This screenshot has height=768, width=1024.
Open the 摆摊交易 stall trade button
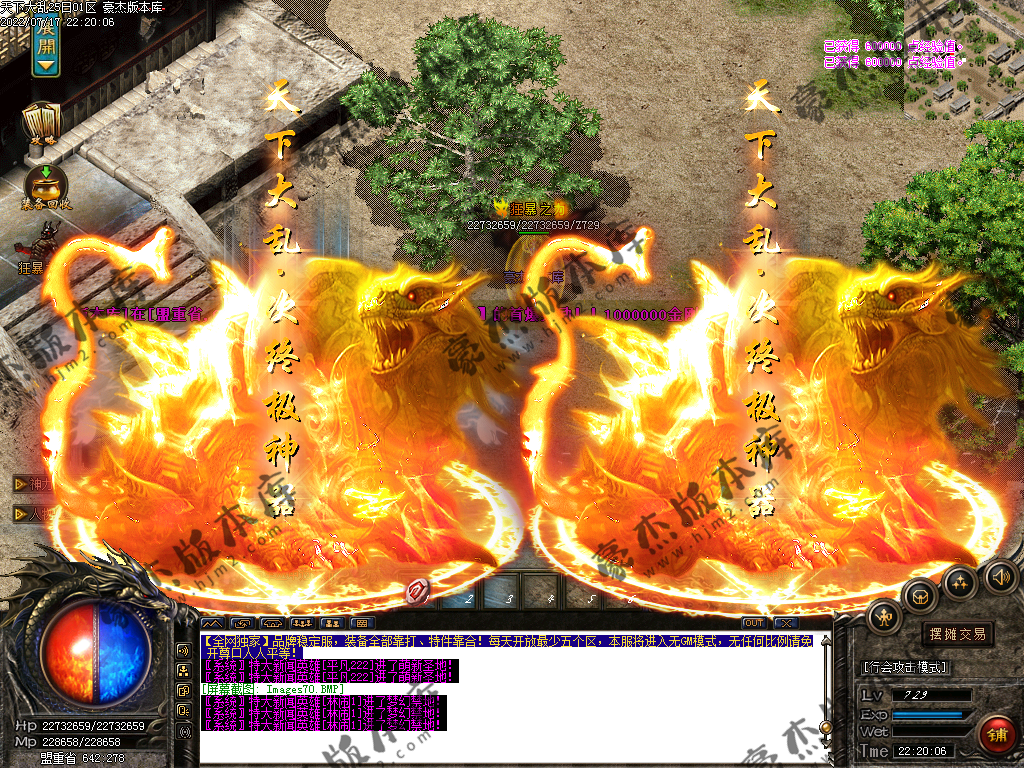957,634
